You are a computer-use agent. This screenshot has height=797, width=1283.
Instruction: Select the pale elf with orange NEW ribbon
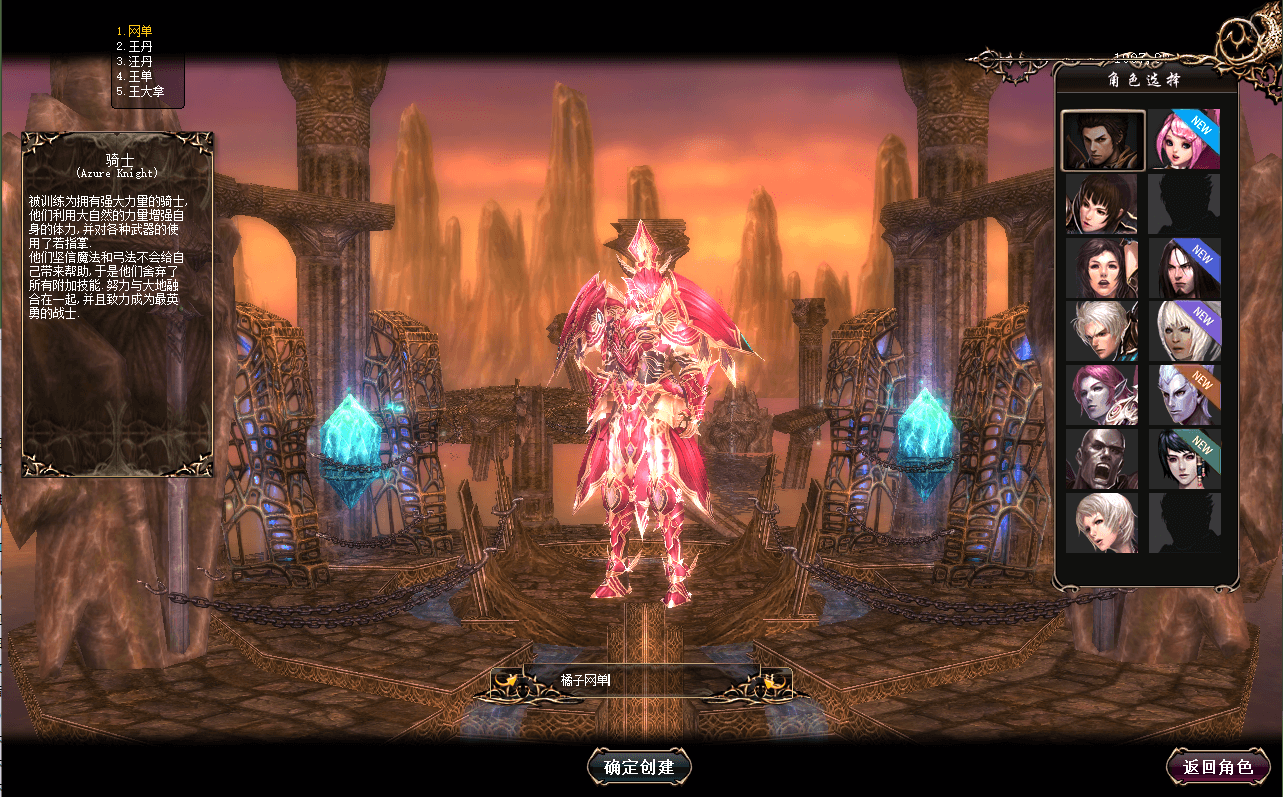[x=1184, y=396]
